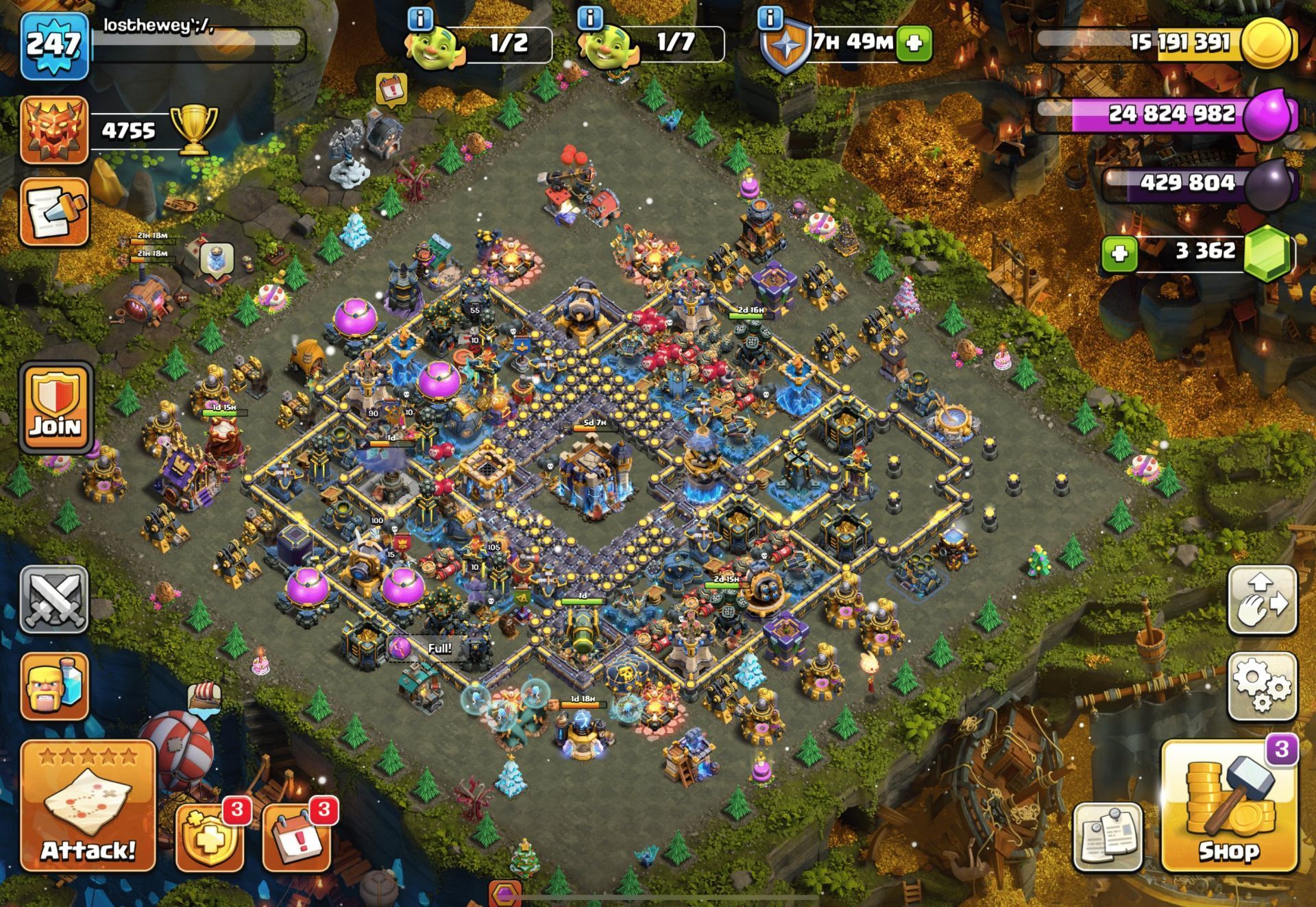View the Legend League trophy badge
Viewport: 1316px width, 907px height.
(x=55, y=130)
